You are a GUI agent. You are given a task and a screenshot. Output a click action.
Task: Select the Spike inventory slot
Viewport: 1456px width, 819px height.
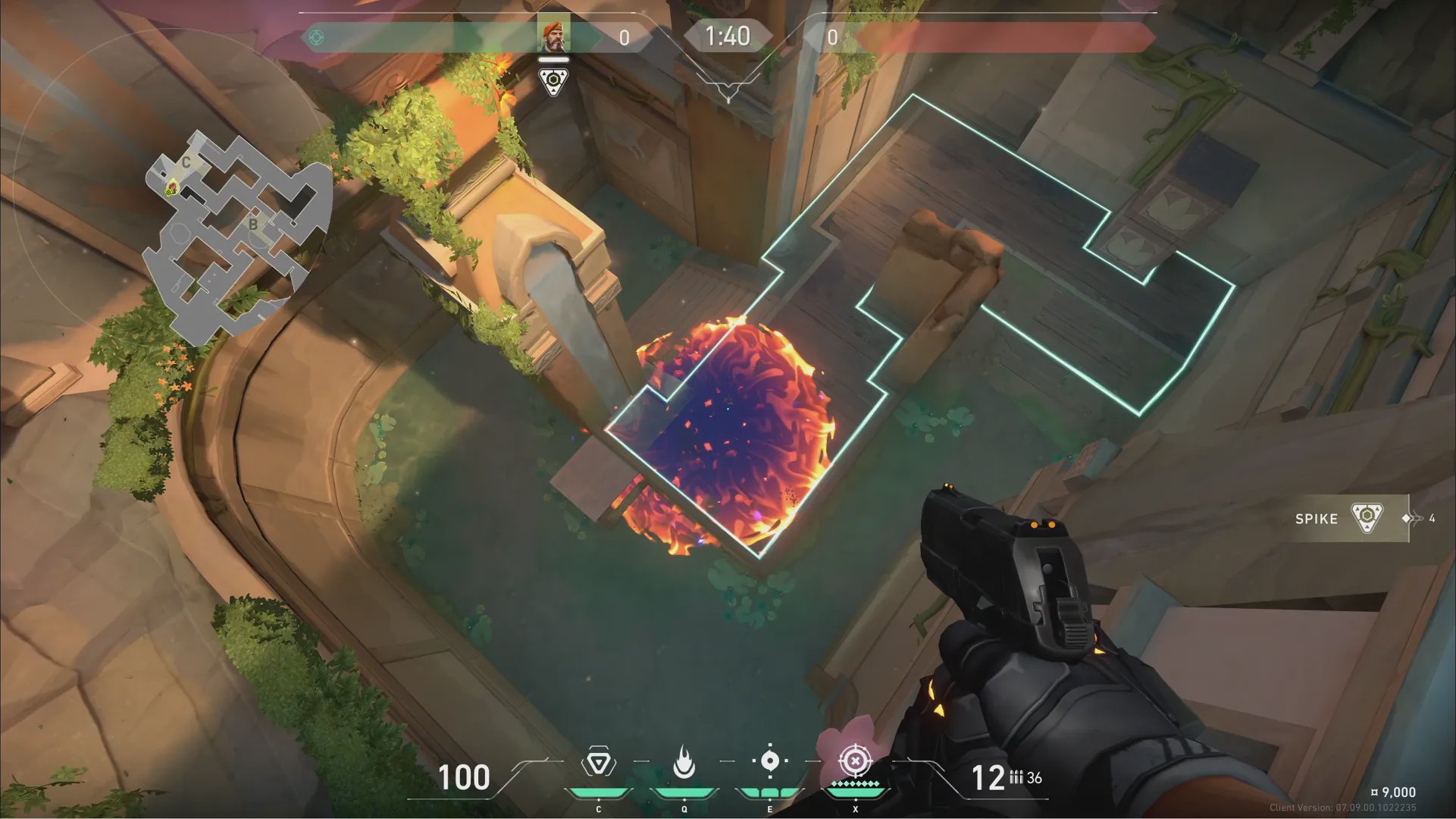(1351, 519)
